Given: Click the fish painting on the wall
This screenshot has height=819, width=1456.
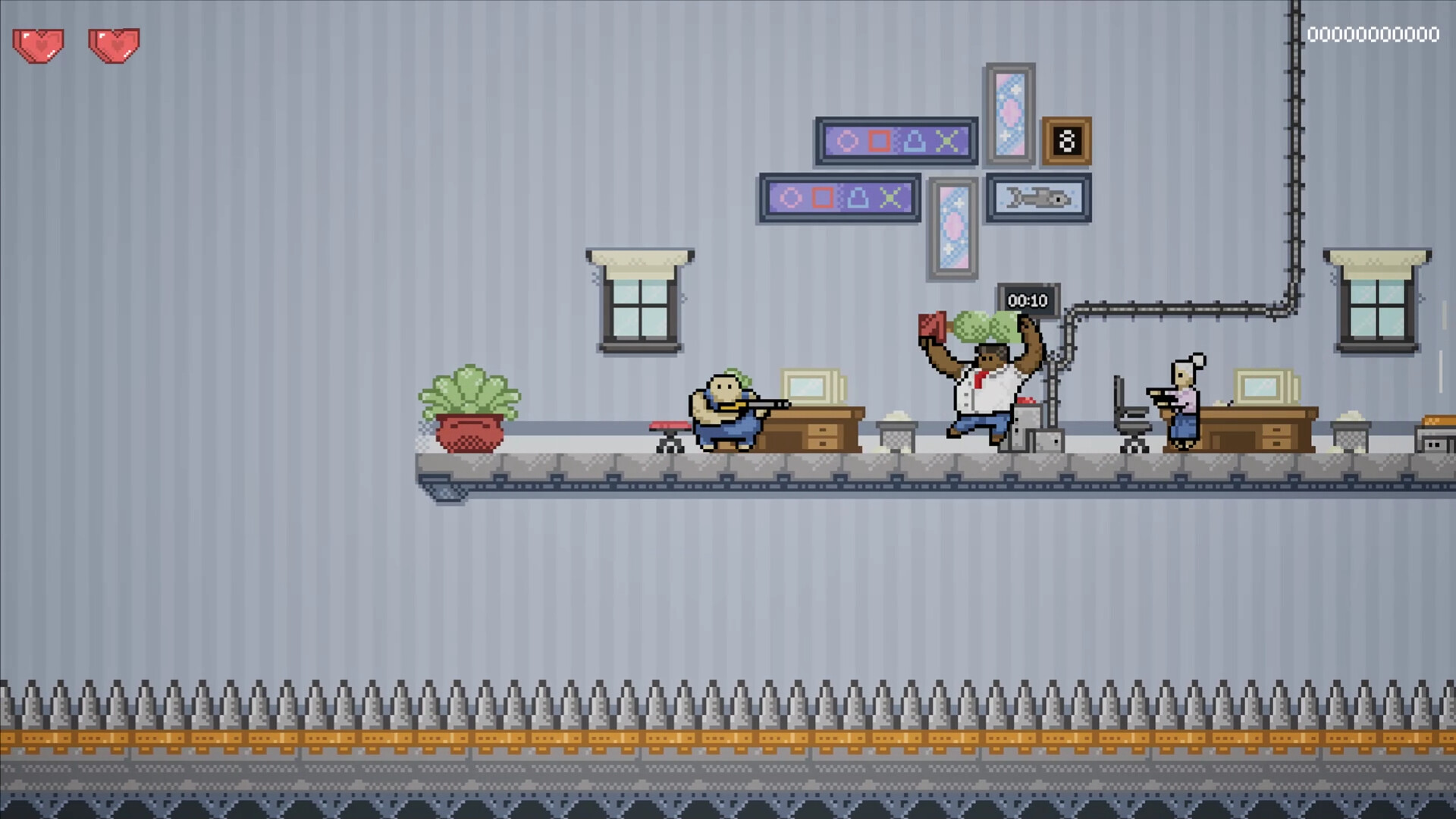Looking at the screenshot, I should (x=1038, y=198).
